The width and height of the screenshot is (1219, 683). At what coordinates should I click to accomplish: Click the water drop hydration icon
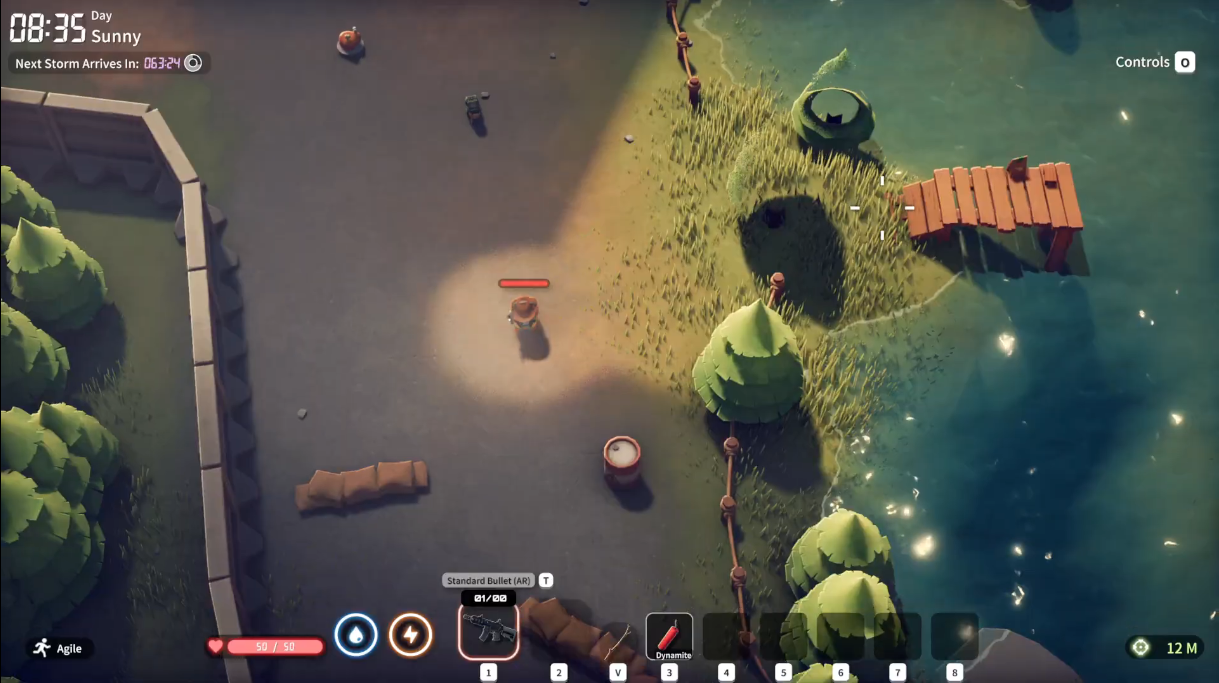point(356,635)
